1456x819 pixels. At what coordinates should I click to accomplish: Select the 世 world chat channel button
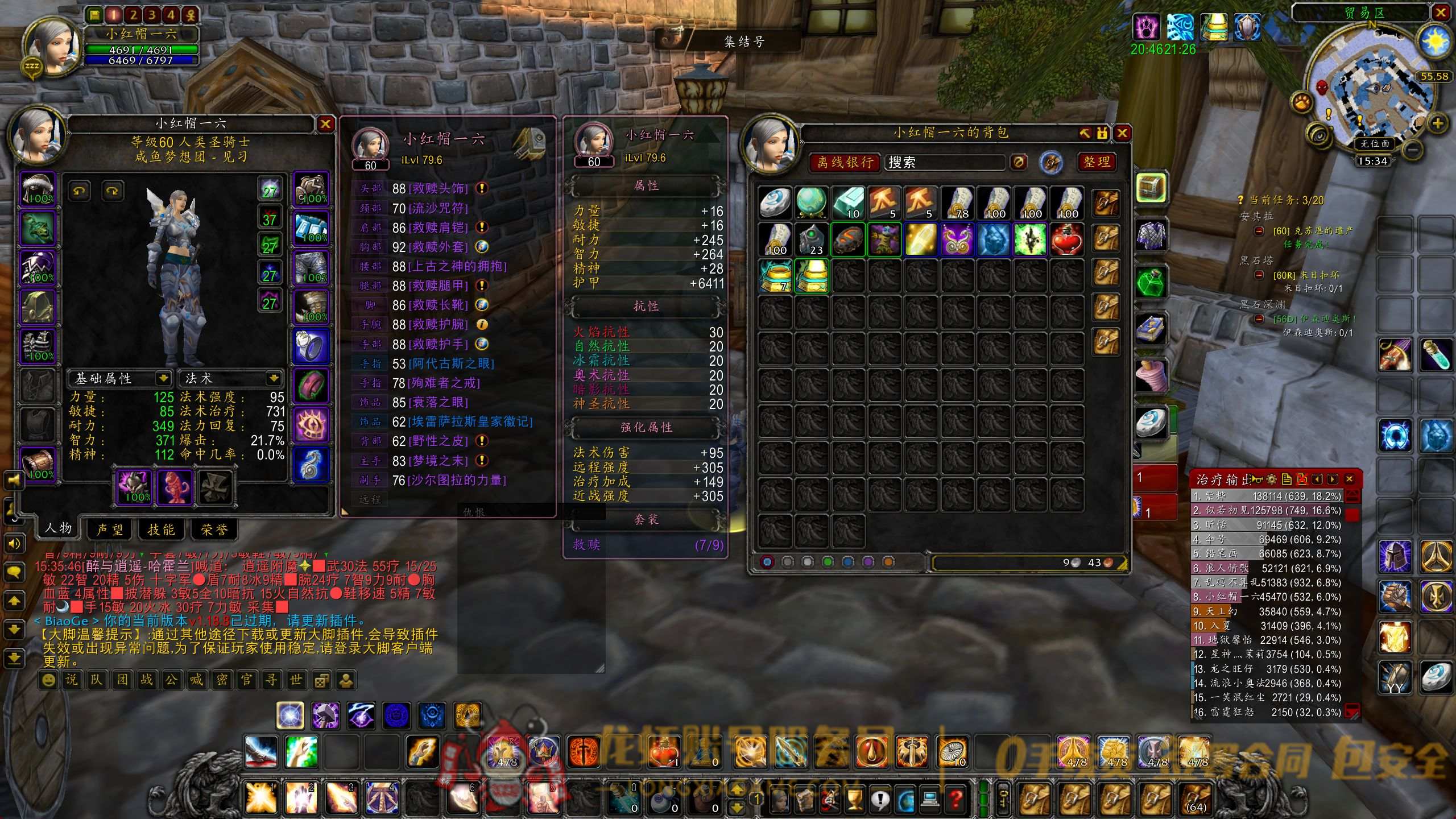(296, 680)
